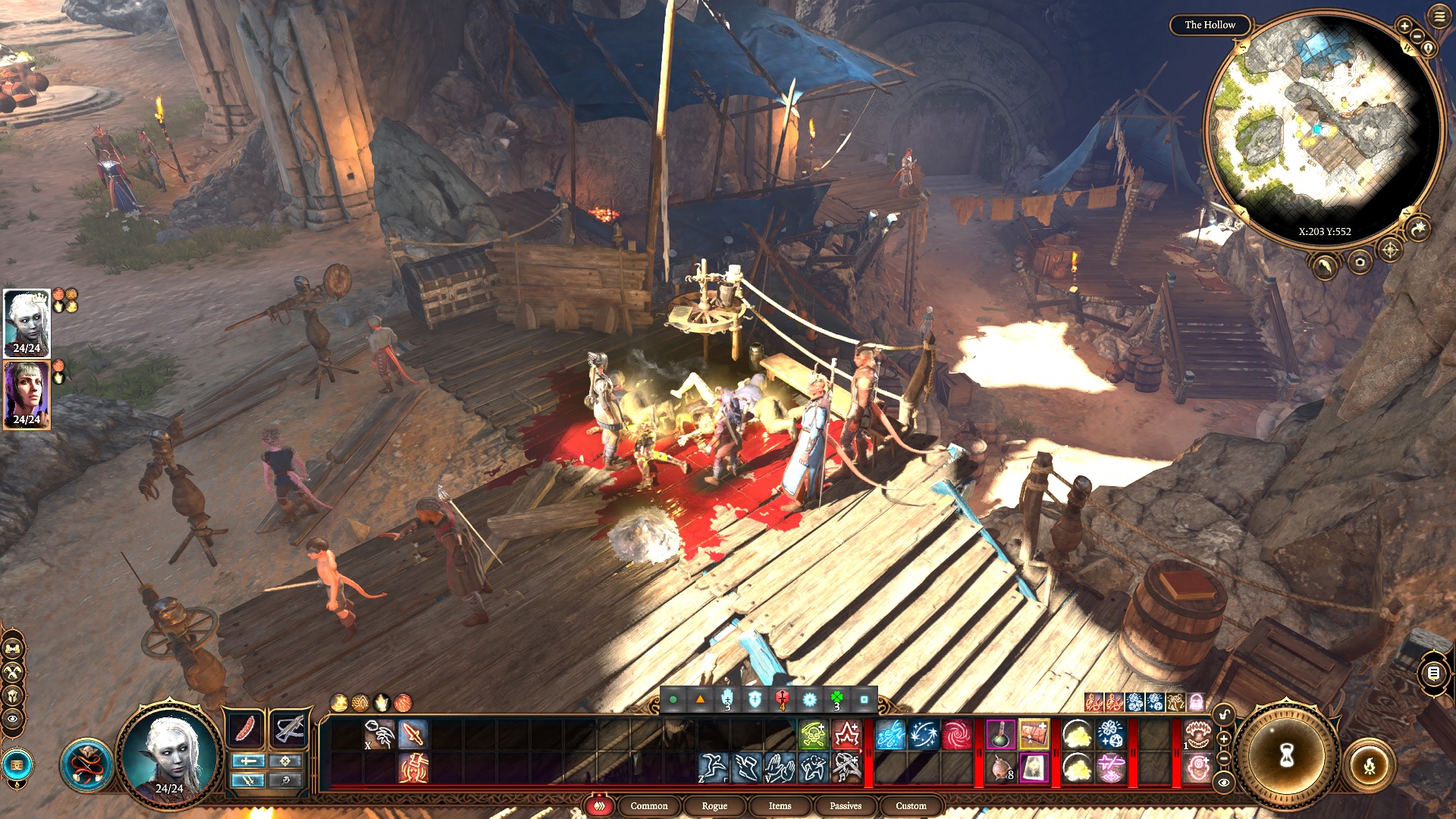1456x819 pixels.
Task: Activate the Jump ability
Action: [x=713, y=767]
